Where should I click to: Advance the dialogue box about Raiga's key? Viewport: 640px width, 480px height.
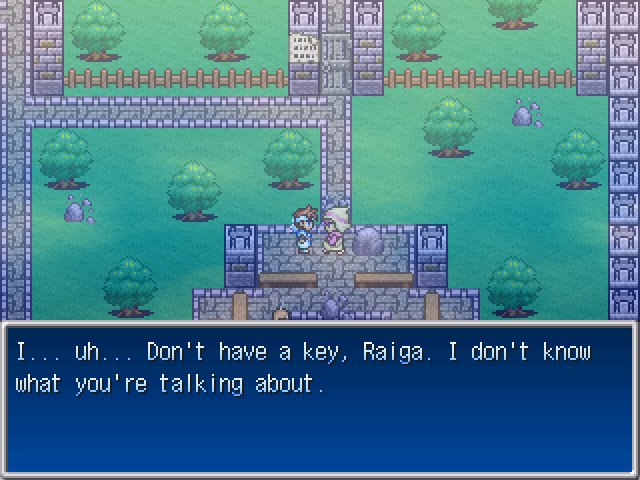click(x=320, y=400)
